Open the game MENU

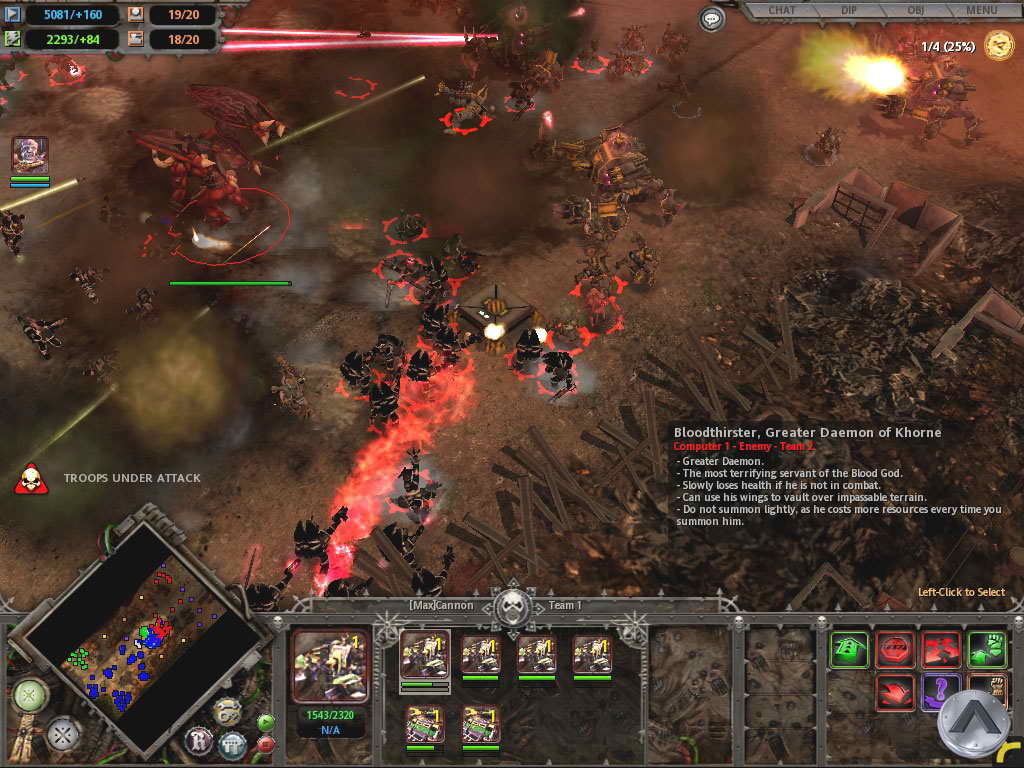pos(981,11)
